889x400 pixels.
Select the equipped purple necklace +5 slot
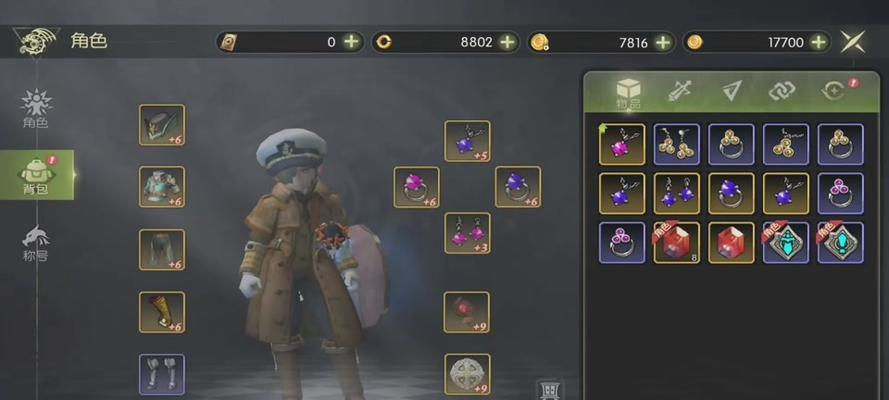click(x=467, y=141)
